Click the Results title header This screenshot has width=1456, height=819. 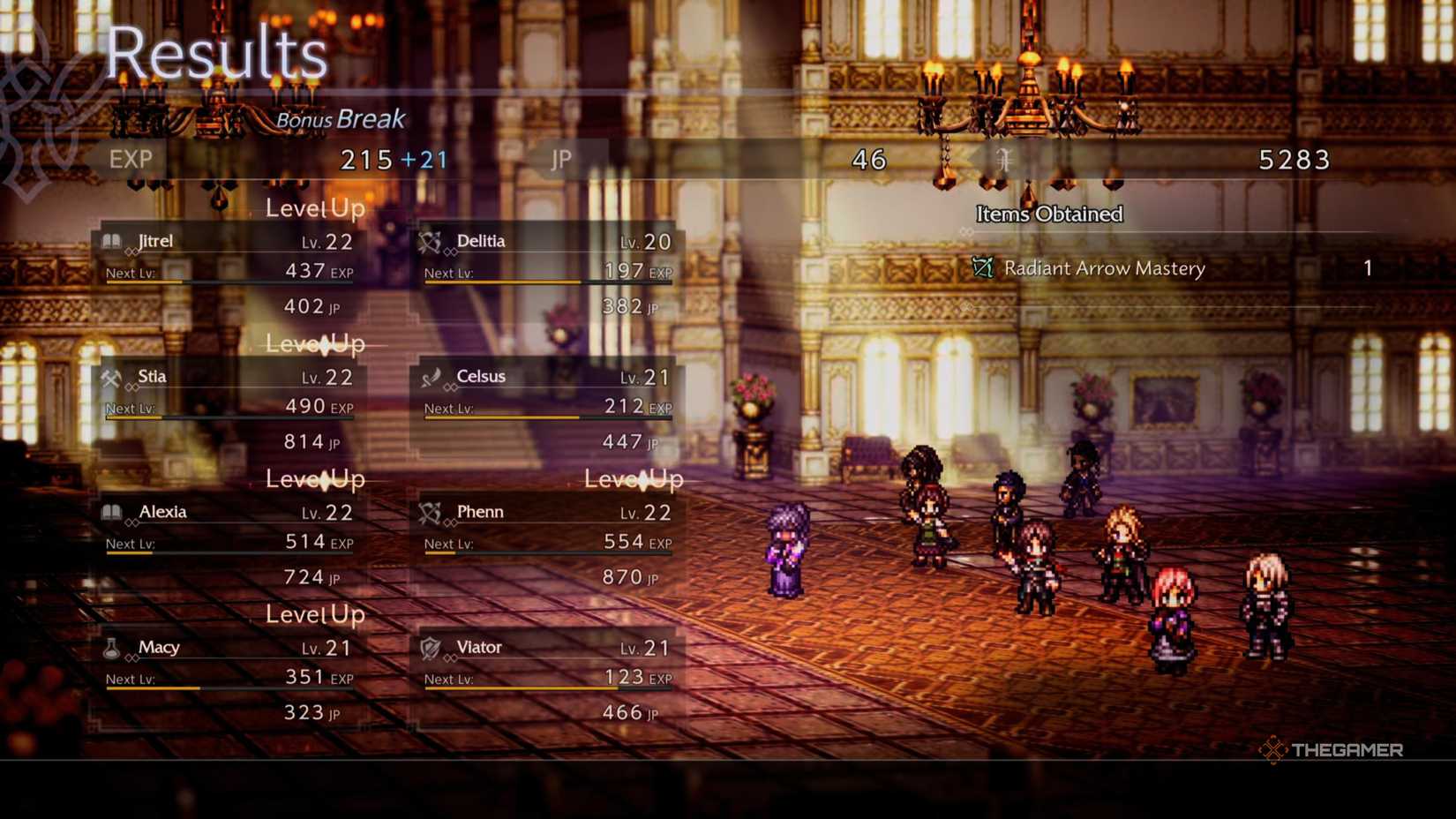(x=216, y=55)
